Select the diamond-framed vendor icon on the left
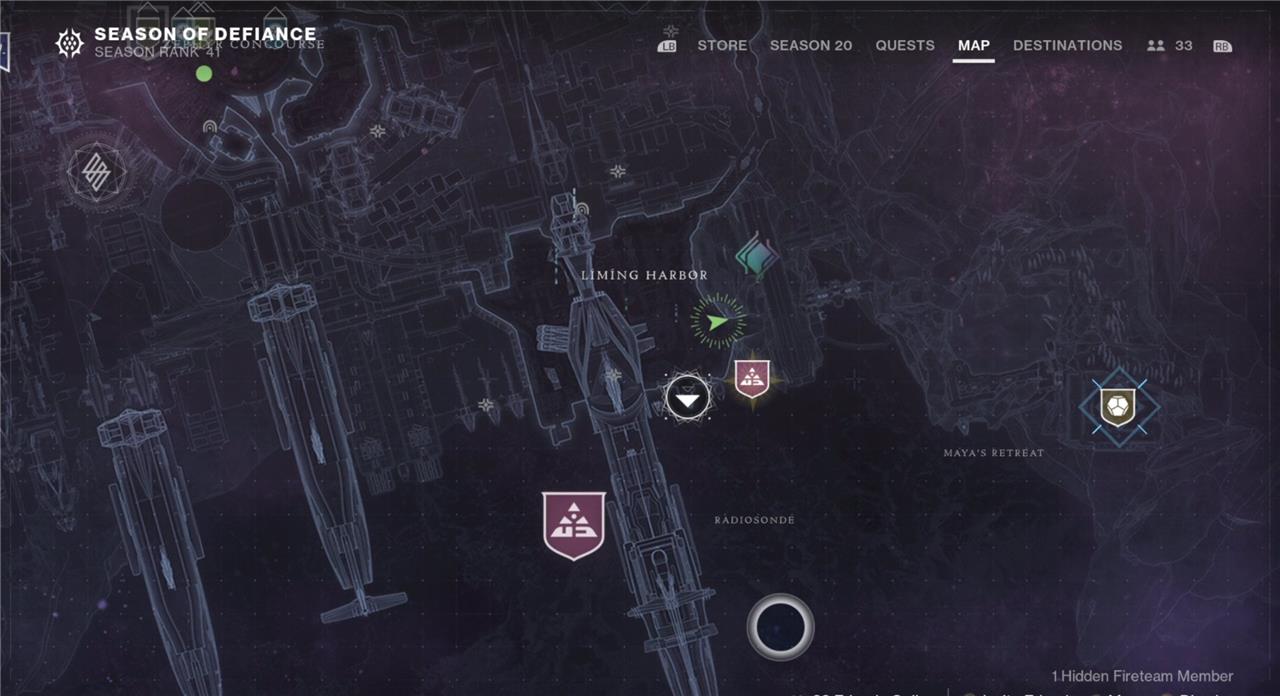Image resolution: width=1280 pixels, height=696 pixels. pos(97,174)
